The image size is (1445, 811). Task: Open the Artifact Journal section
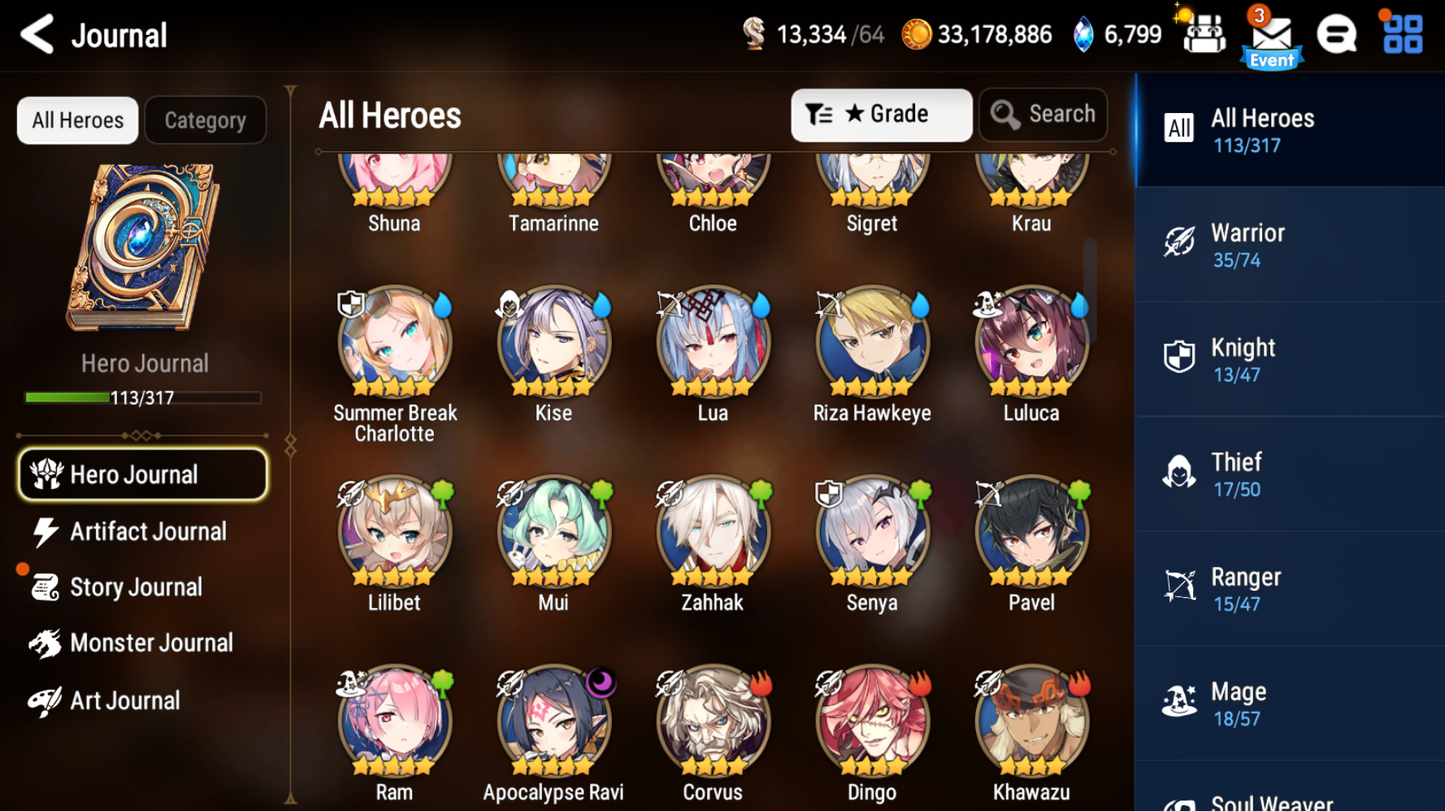tap(146, 531)
